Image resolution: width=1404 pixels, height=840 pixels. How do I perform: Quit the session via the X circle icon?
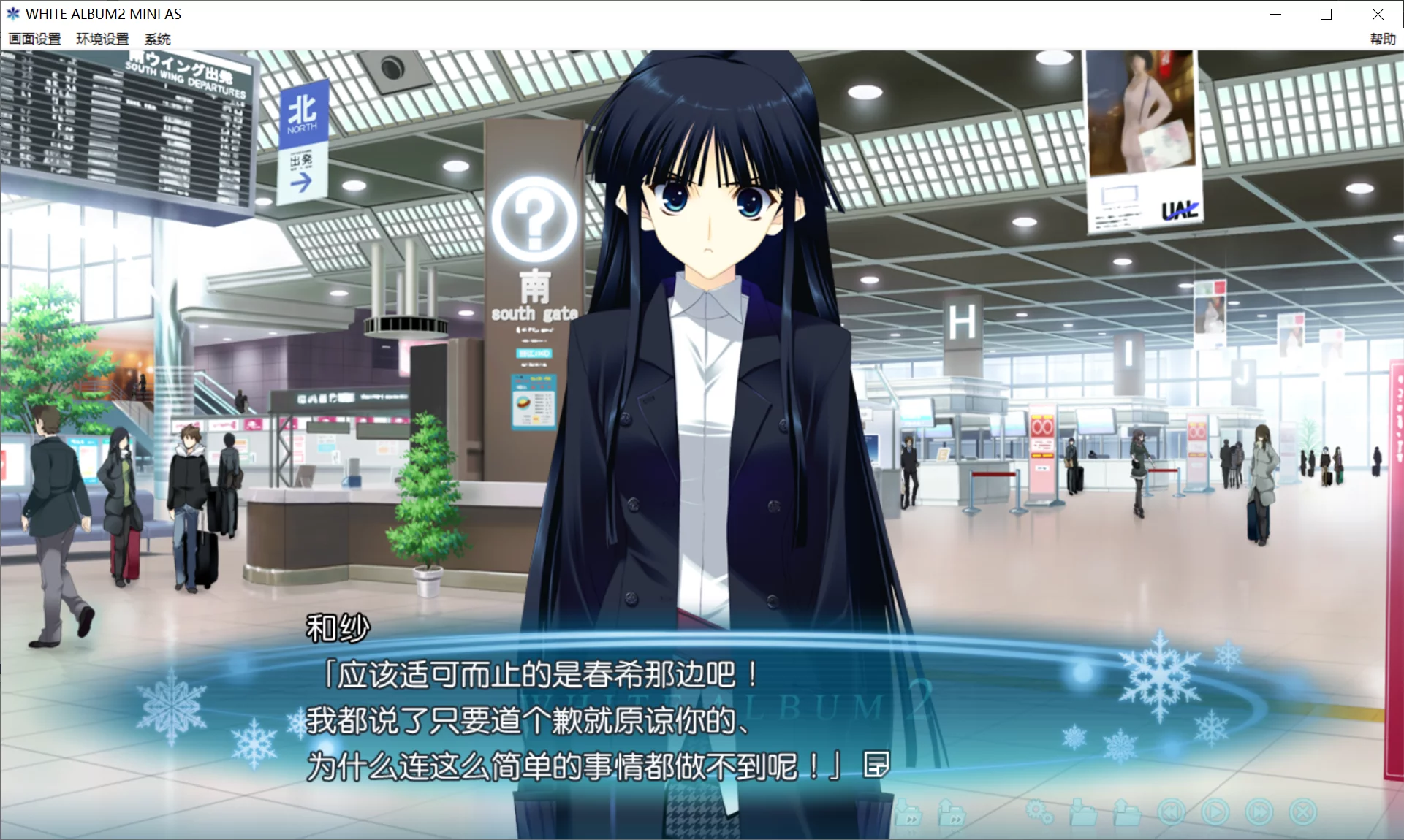[x=1302, y=812]
